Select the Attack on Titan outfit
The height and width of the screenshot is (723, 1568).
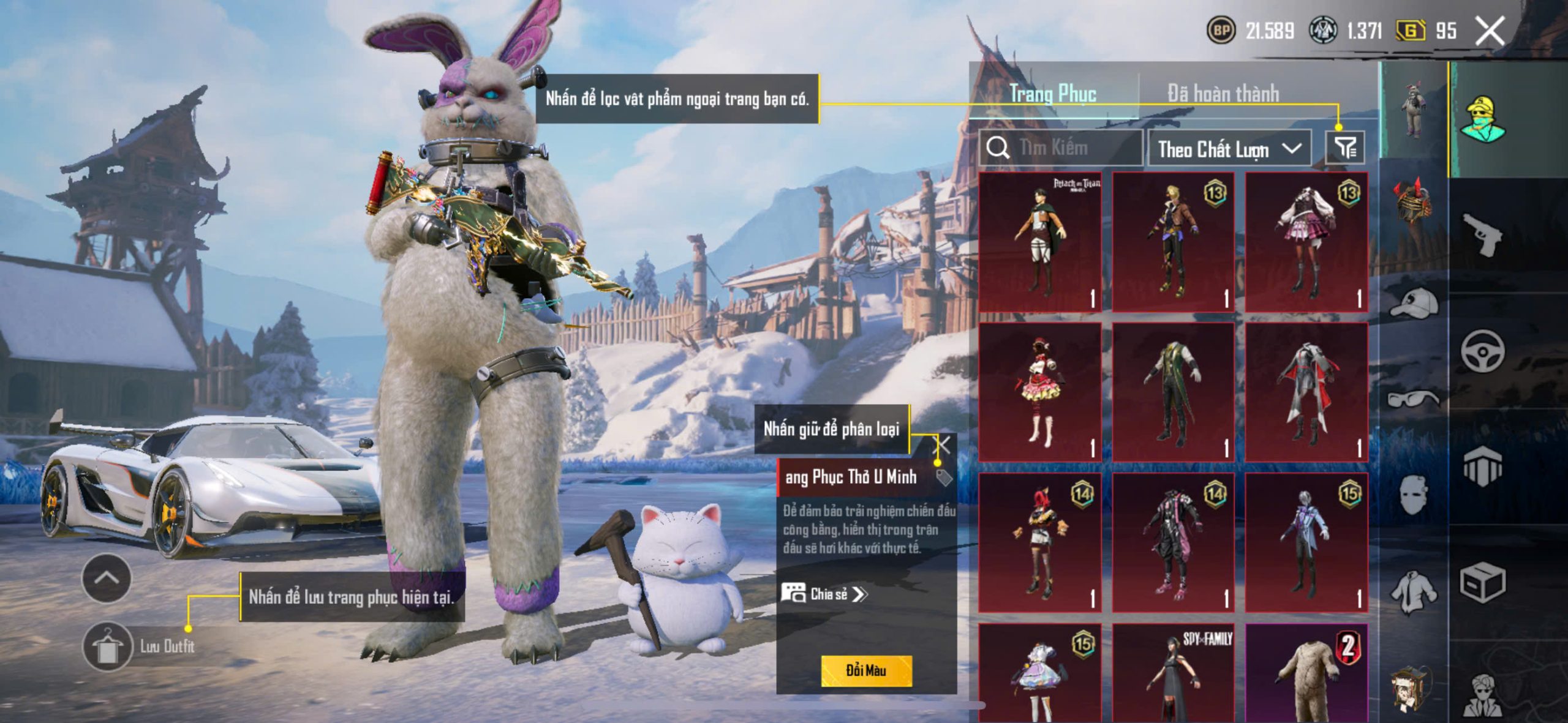point(1040,242)
